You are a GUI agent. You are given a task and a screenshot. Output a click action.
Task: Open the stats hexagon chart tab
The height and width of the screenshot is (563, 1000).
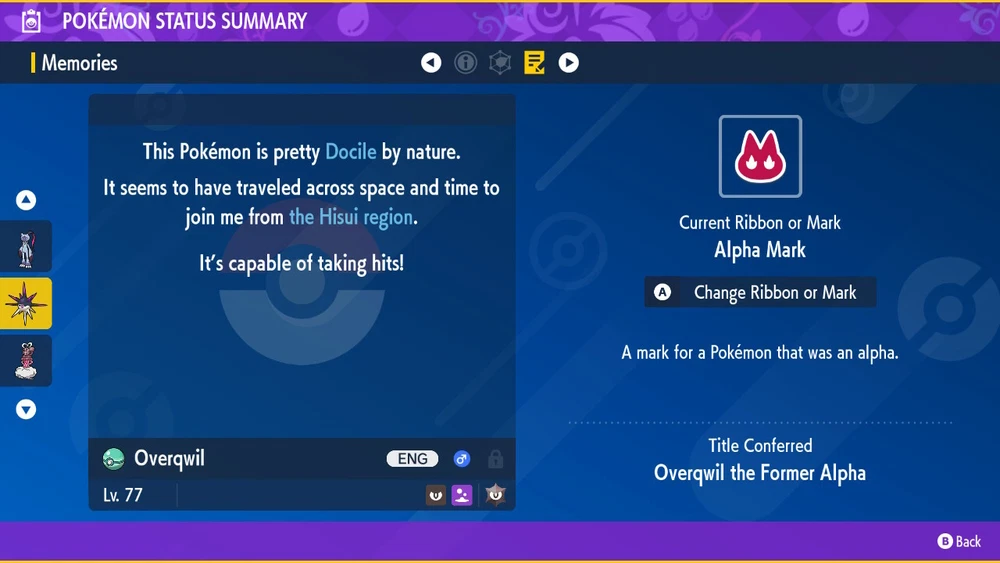(500, 63)
